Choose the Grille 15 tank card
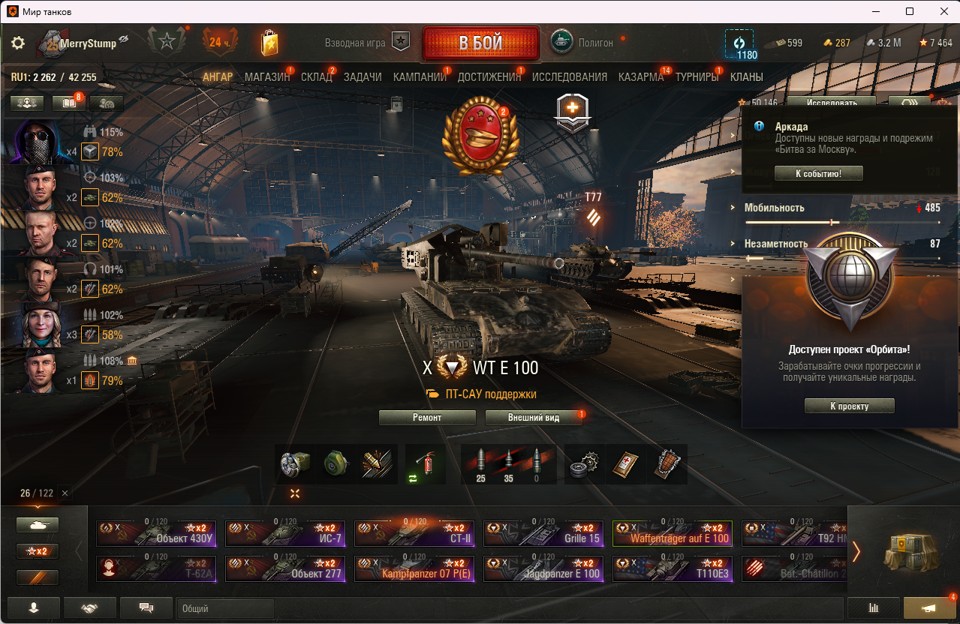 (x=543, y=533)
